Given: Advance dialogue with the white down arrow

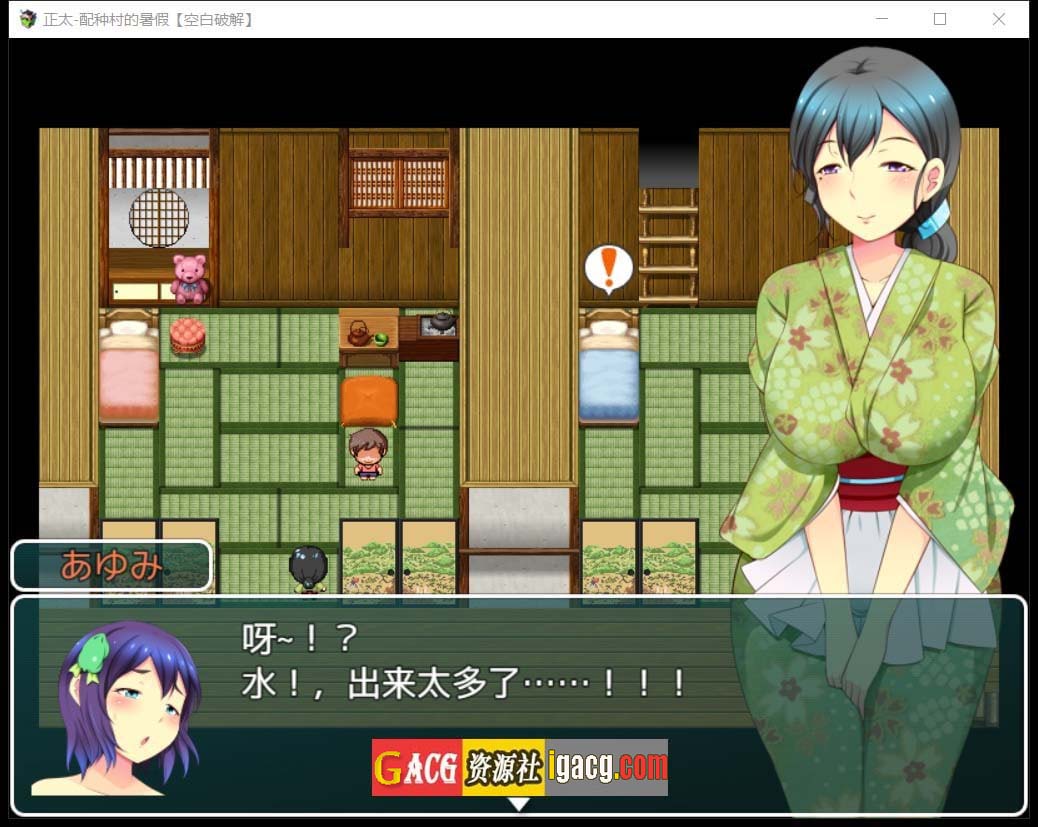Looking at the screenshot, I should point(519,803).
